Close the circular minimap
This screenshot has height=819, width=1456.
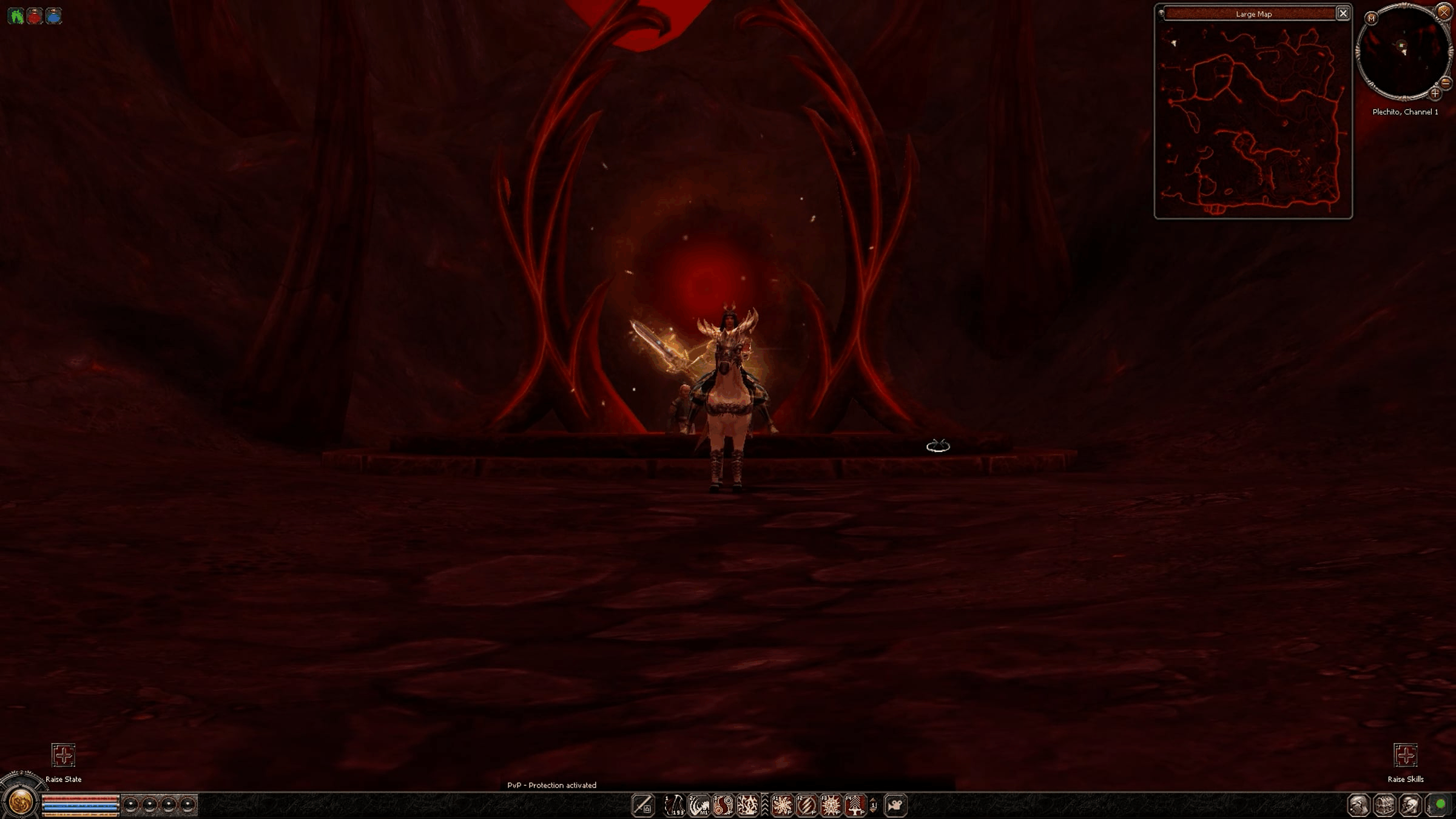pyautogui.click(x=1444, y=12)
